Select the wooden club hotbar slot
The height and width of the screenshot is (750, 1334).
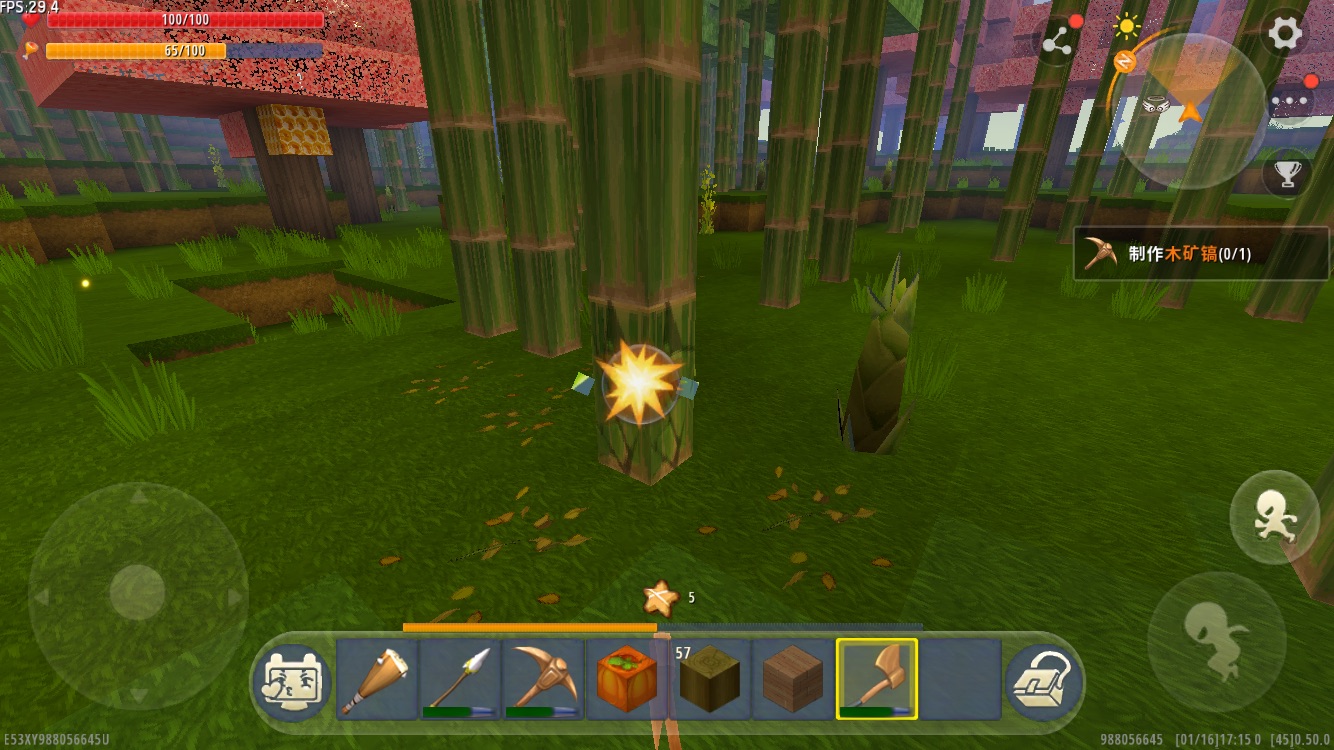377,679
